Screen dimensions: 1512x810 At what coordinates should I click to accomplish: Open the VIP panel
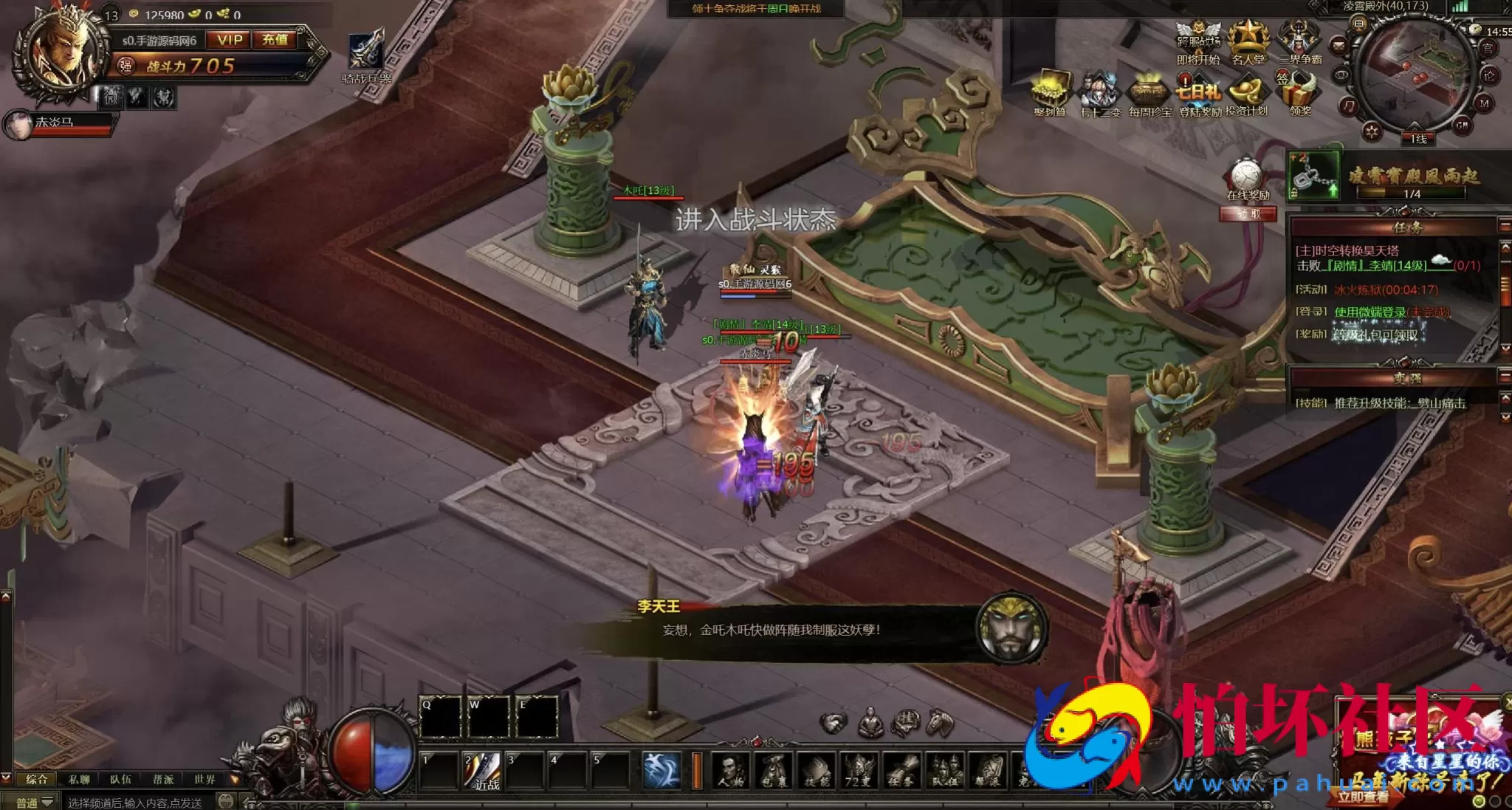click(x=230, y=40)
